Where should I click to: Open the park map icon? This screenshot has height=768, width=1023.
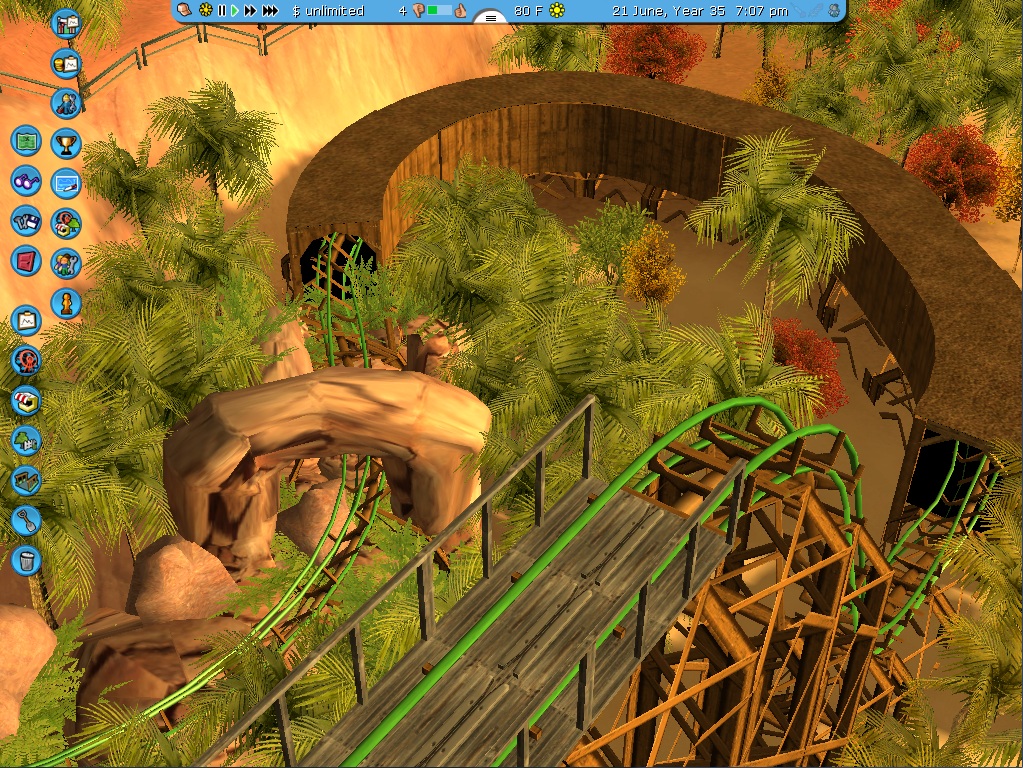(26, 141)
